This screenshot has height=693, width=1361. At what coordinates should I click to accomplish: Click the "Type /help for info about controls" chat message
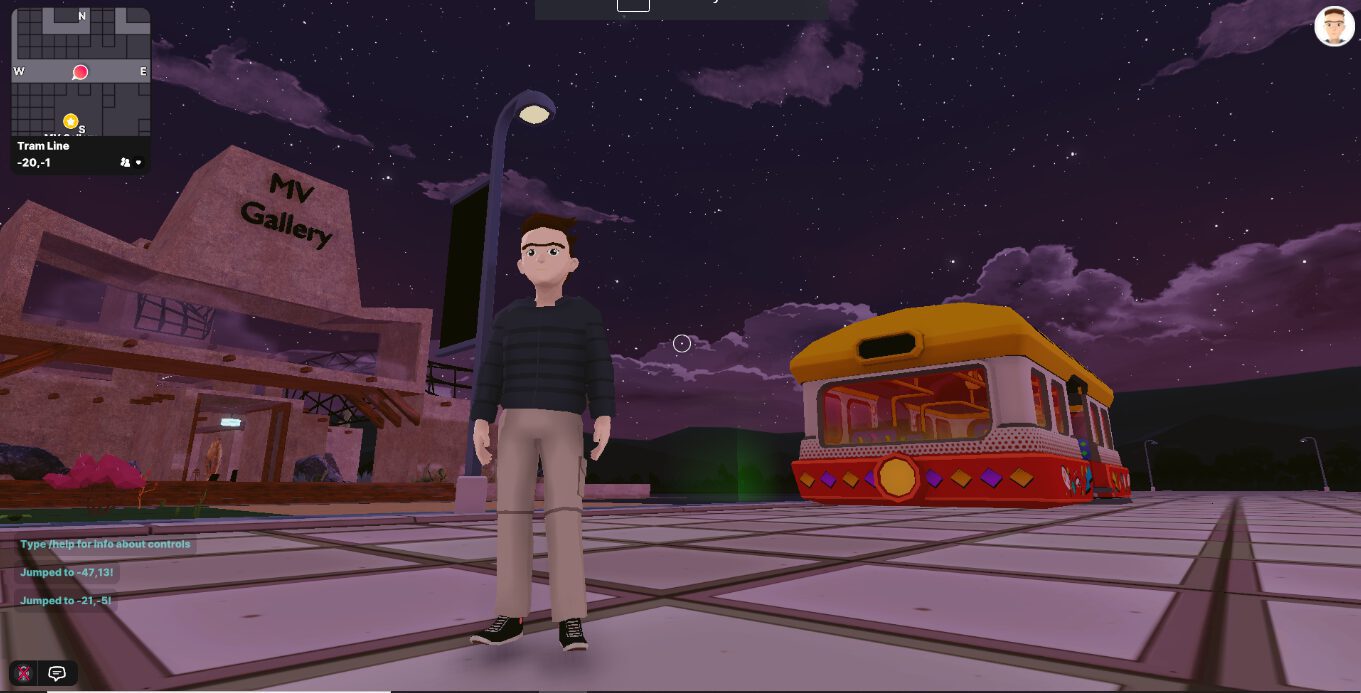pyautogui.click(x=105, y=545)
